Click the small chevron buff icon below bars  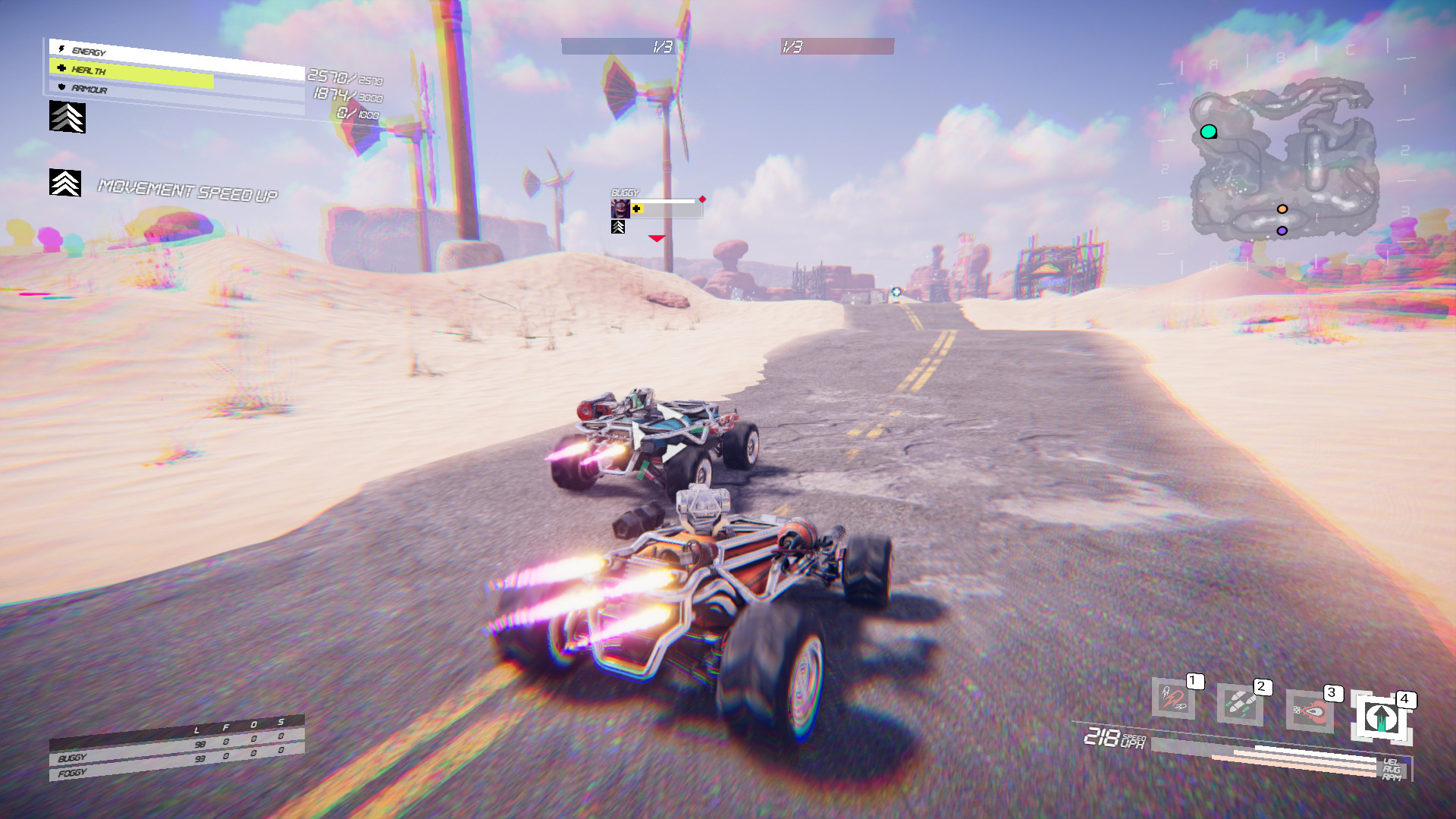point(67,118)
